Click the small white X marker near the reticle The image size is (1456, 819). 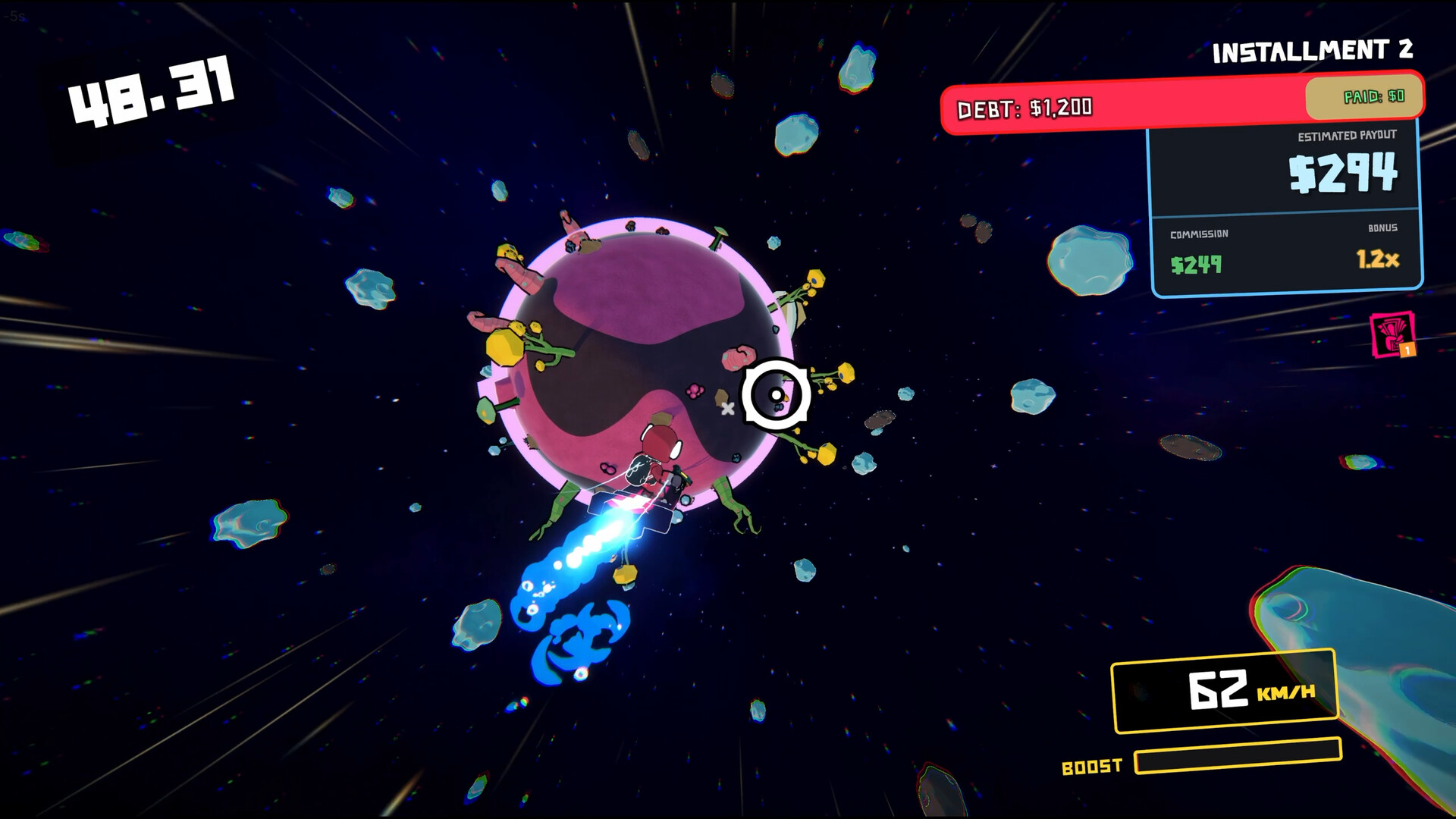(x=729, y=407)
